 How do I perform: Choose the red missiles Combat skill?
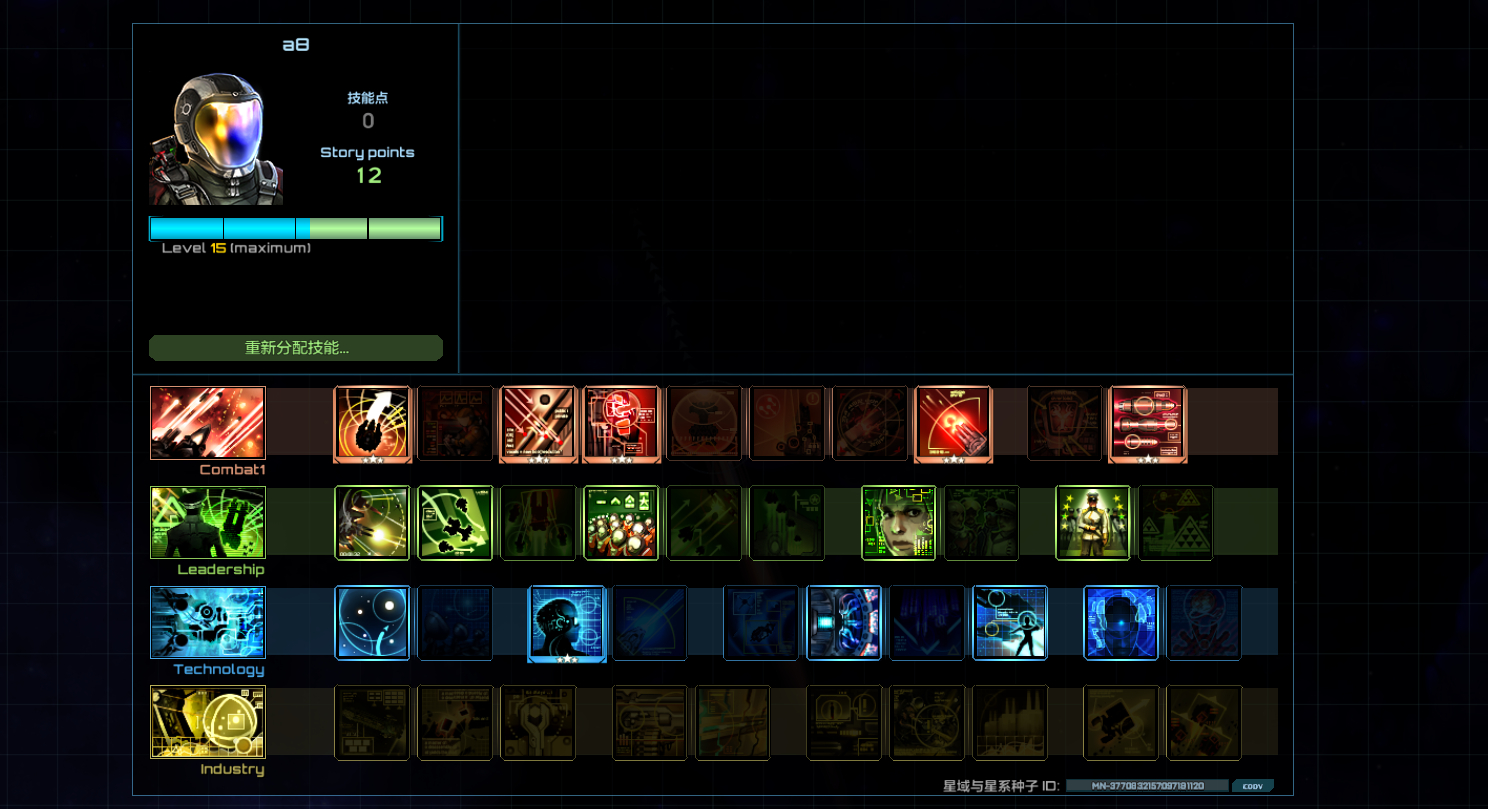(x=1147, y=423)
